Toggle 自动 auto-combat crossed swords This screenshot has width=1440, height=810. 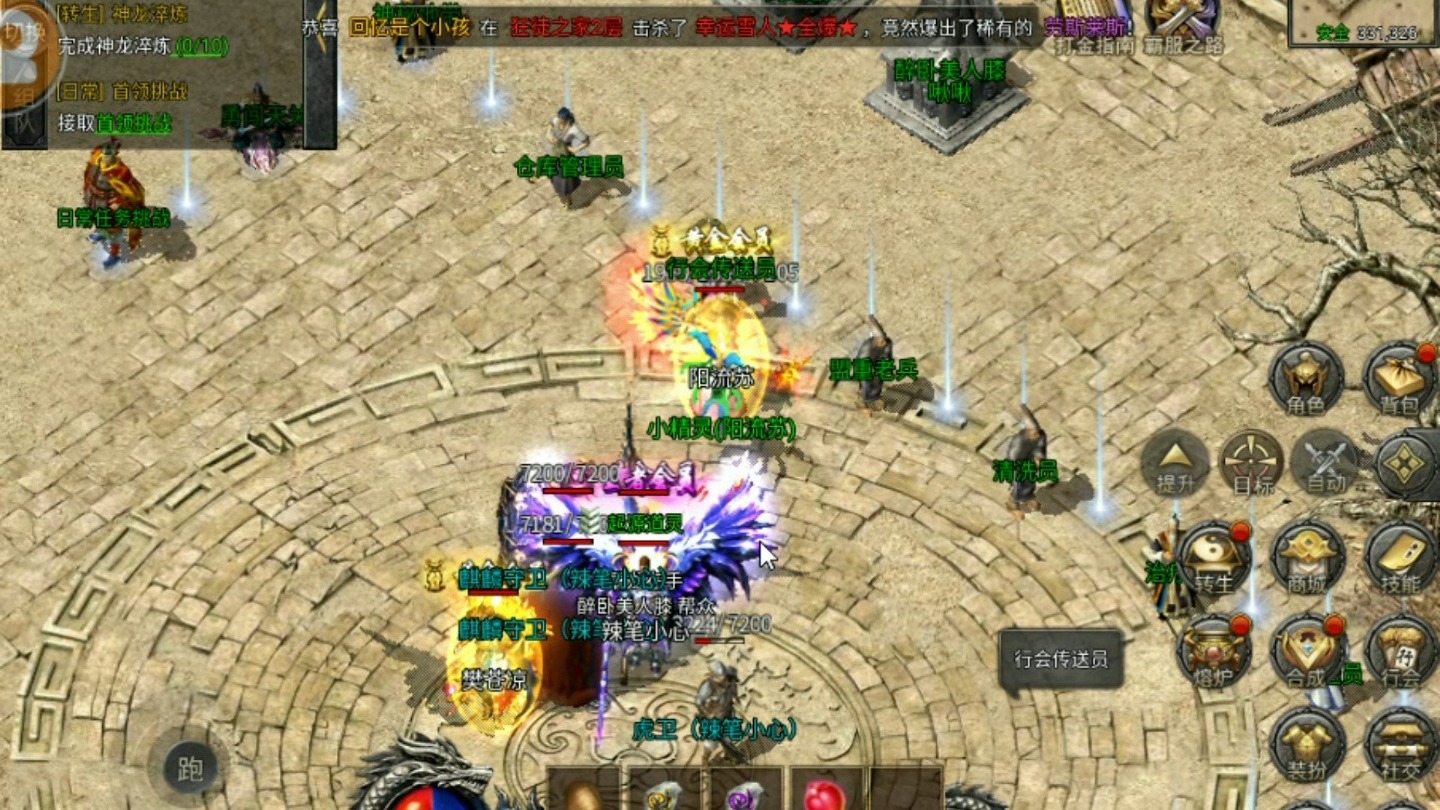tap(1325, 461)
